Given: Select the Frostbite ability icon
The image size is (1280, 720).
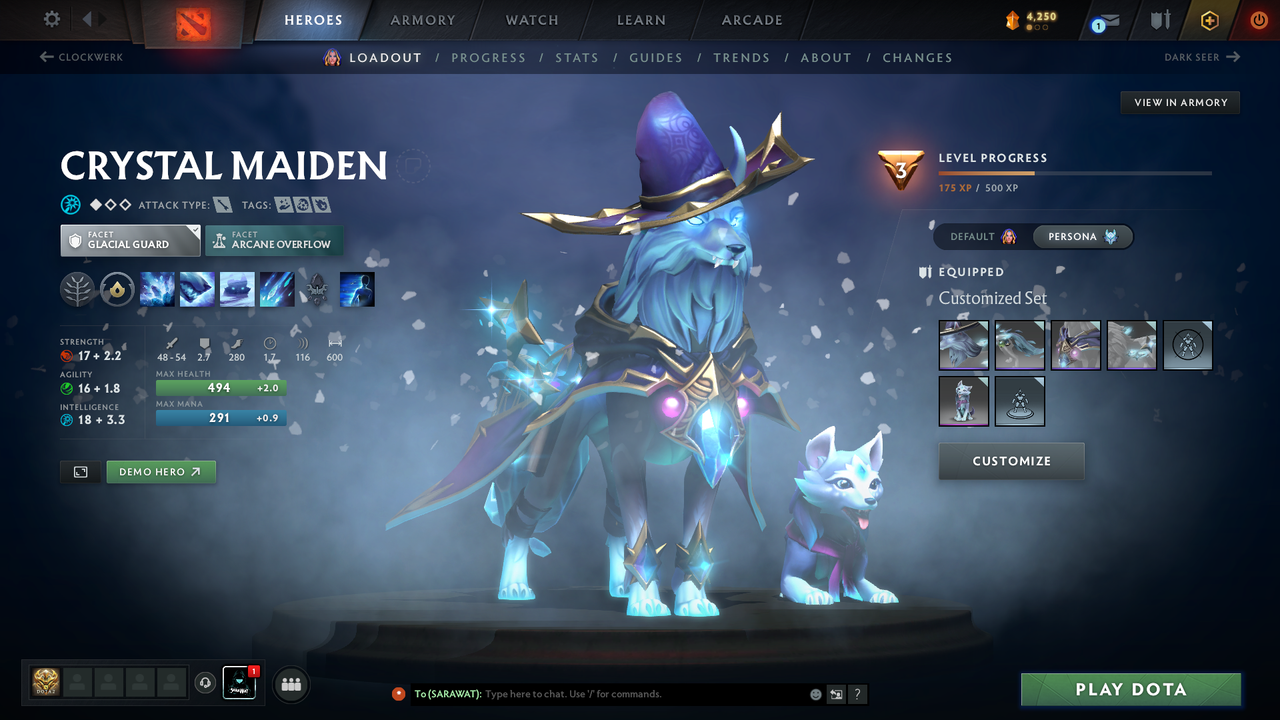Looking at the screenshot, I should (x=197, y=289).
